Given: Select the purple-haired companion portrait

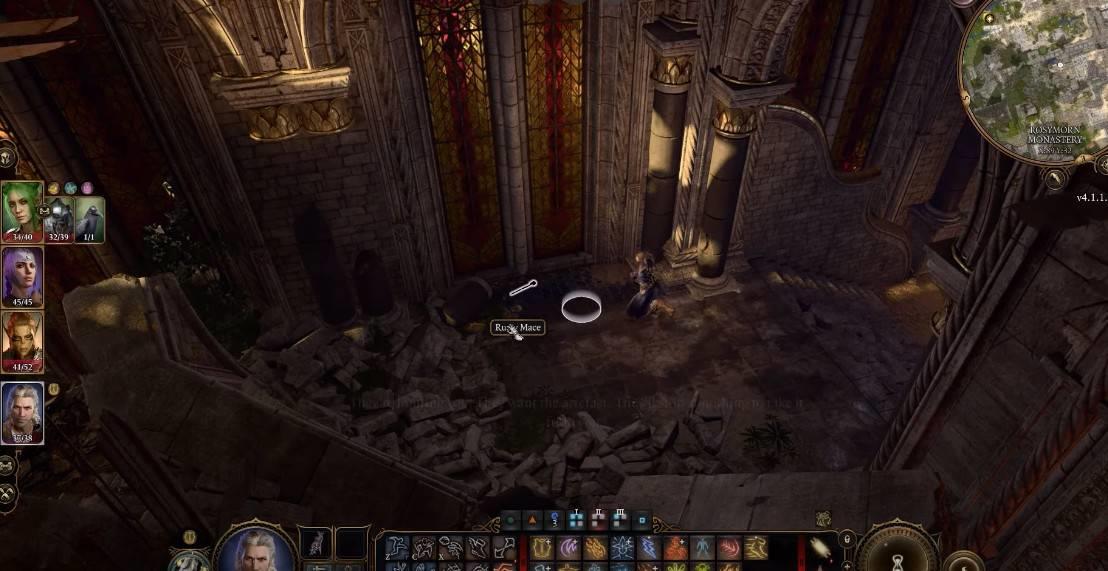Looking at the screenshot, I should pyautogui.click(x=22, y=273).
